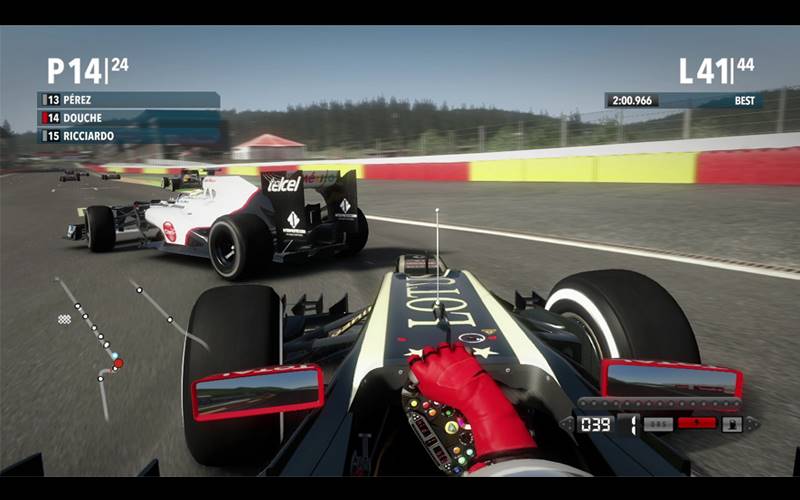Activate the red KERS bar
The width and height of the screenshot is (800, 500).
pos(696,423)
